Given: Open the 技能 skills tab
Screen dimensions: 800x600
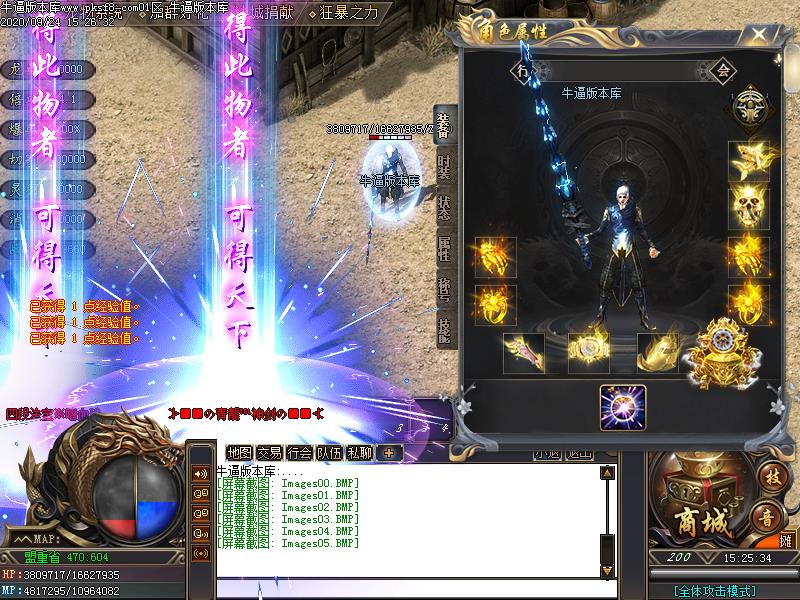Looking at the screenshot, I should (444, 328).
